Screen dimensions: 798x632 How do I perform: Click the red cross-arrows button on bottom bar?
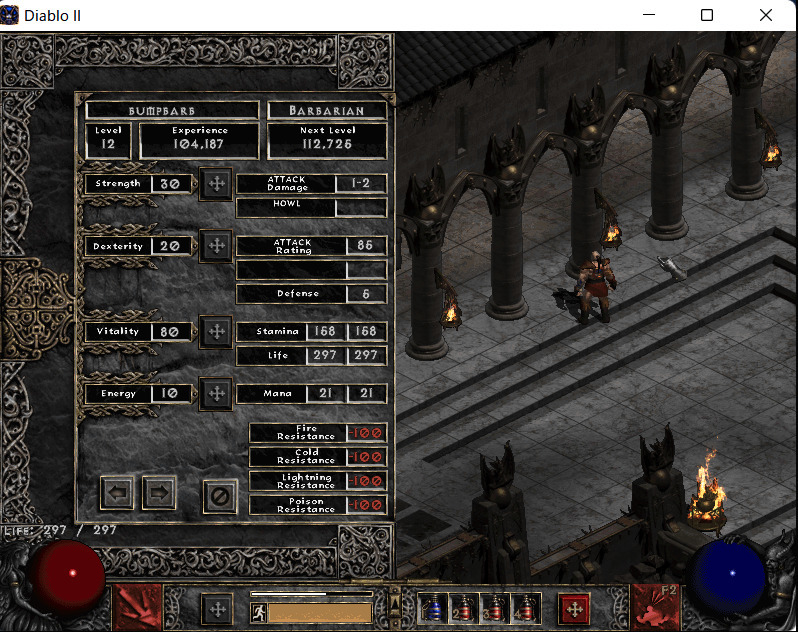click(573, 608)
